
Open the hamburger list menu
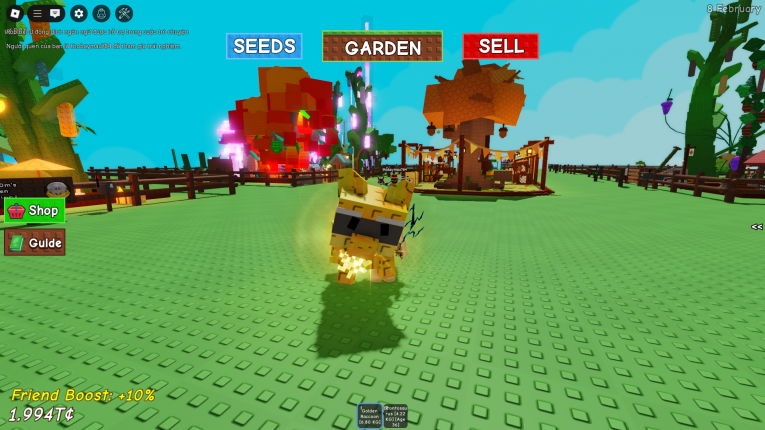[37, 13]
